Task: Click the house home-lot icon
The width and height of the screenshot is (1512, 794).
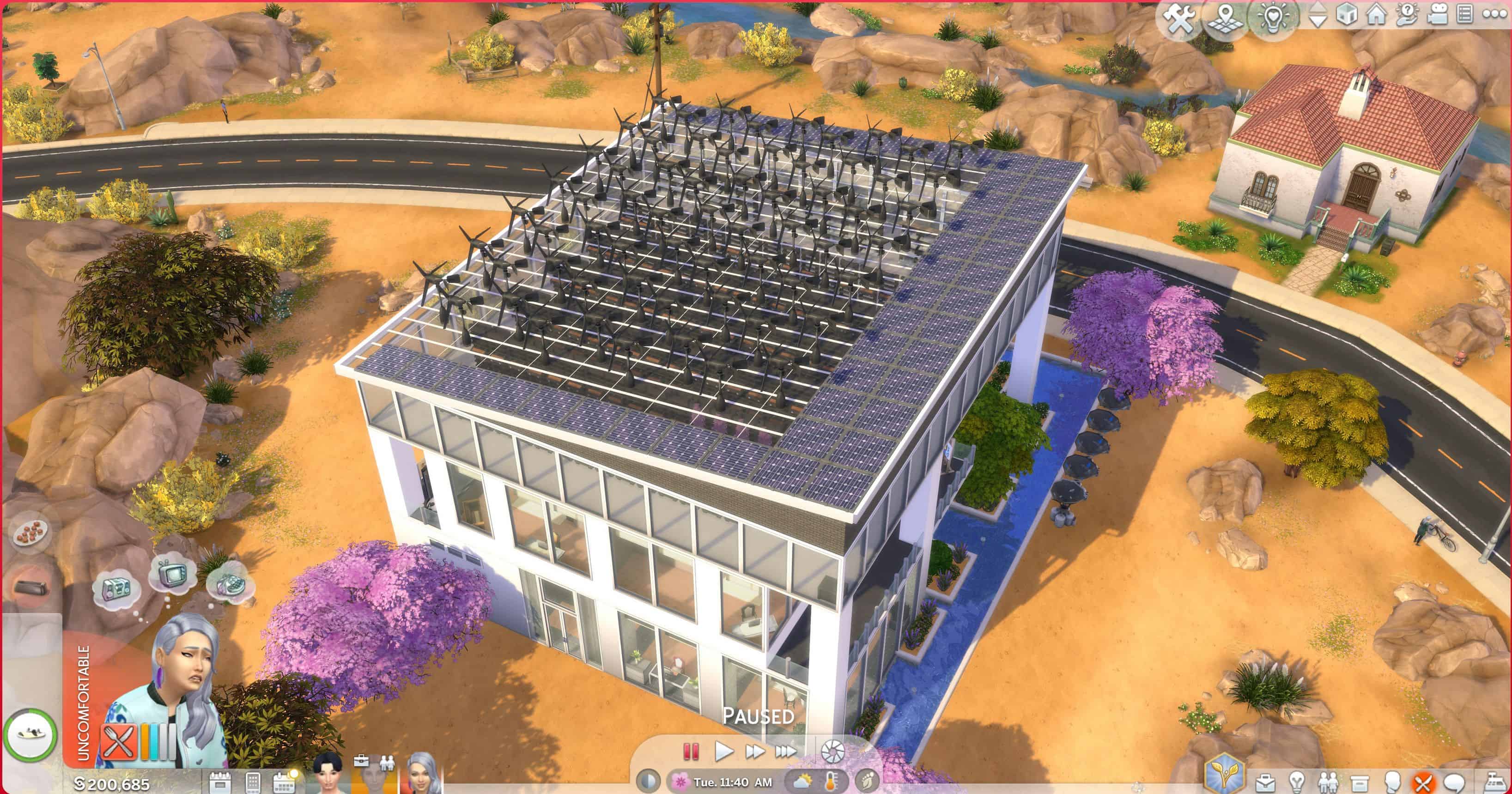Action: [1376, 15]
